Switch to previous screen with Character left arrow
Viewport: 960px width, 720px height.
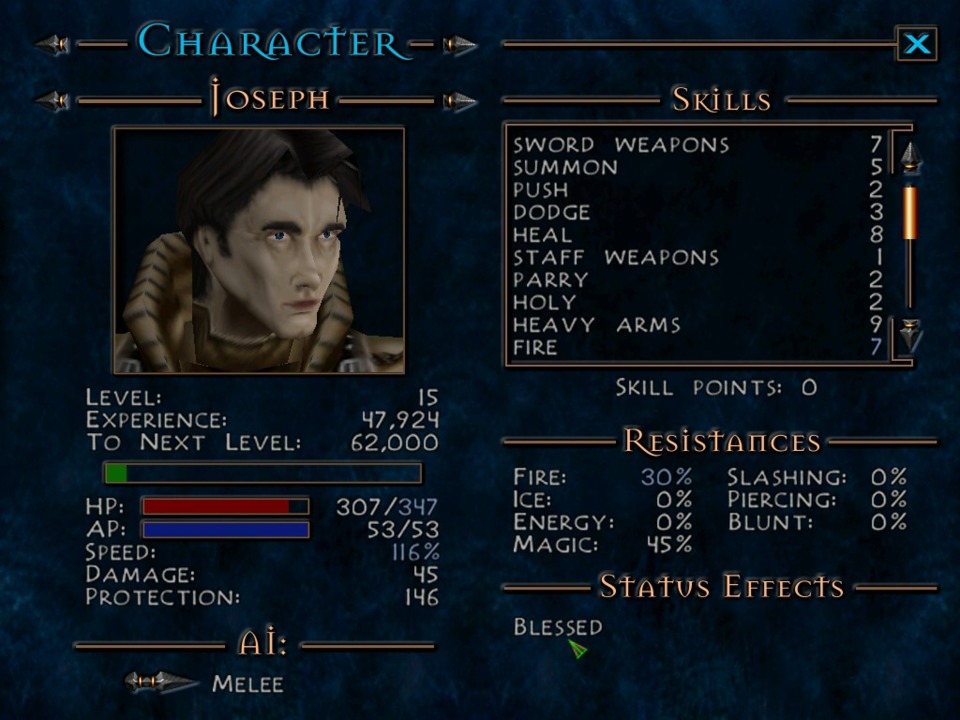tap(53, 45)
